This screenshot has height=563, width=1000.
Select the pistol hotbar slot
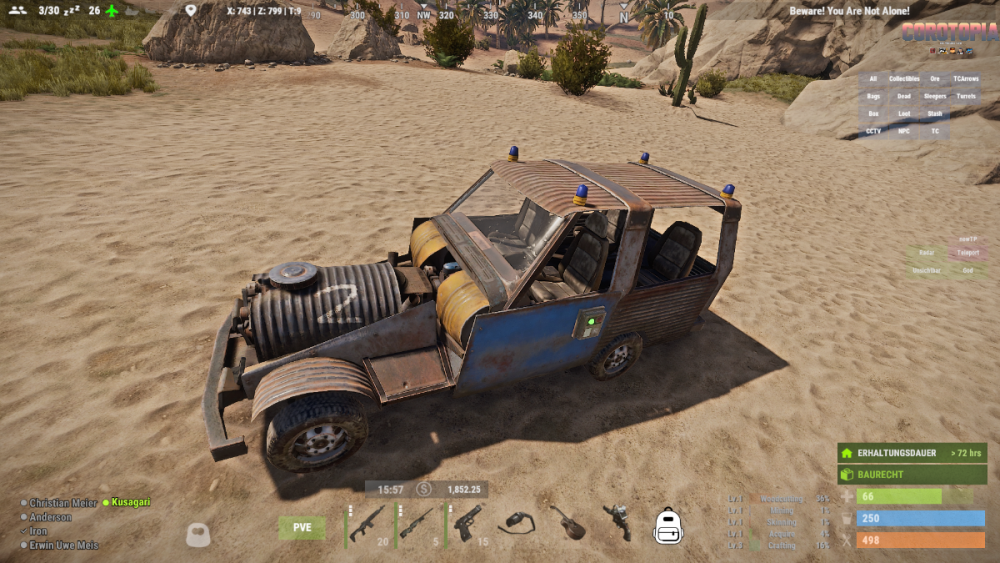tap(468, 524)
